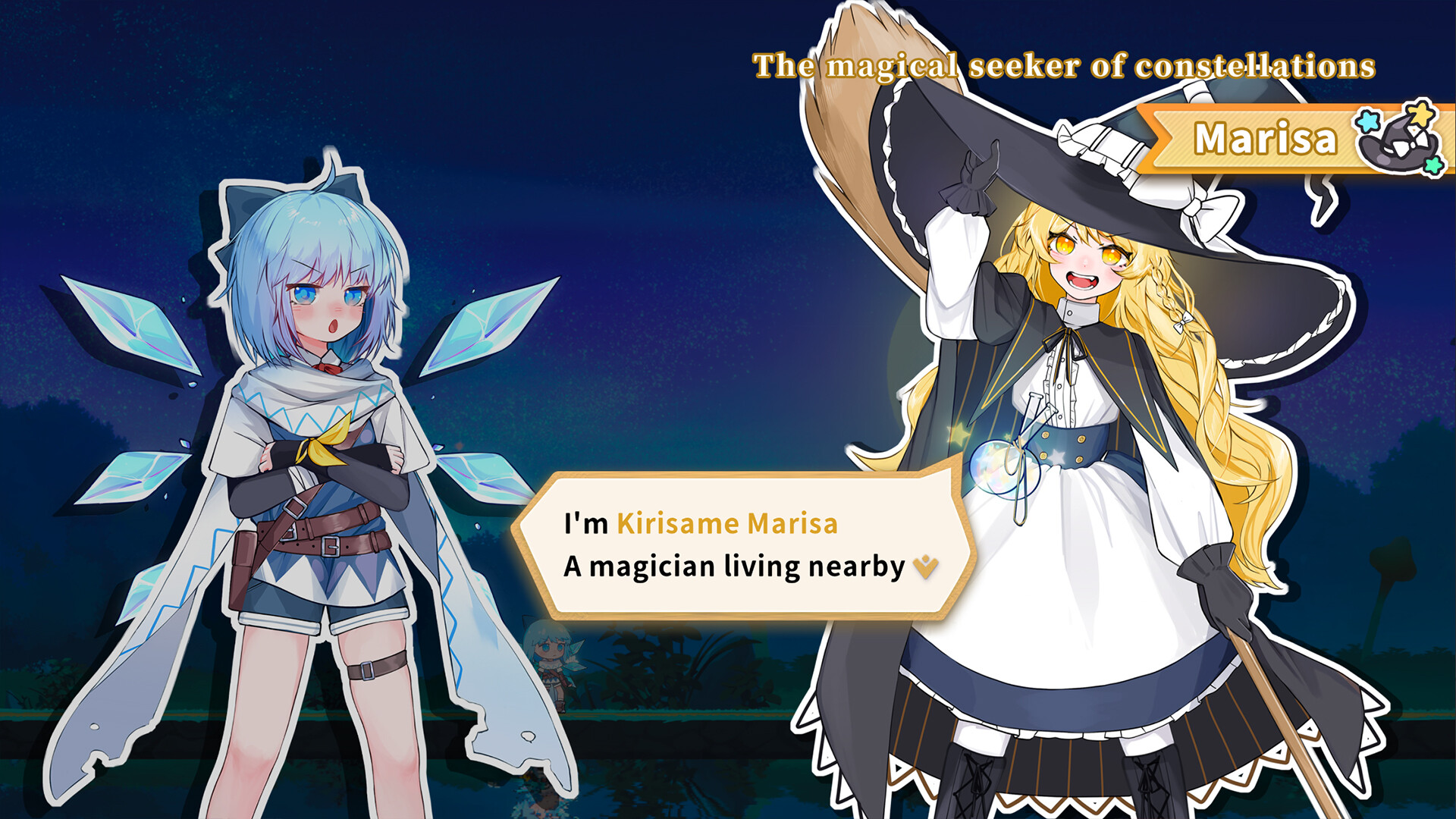Click the yellow star above the witch hat icon

pyautogui.click(x=1420, y=116)
